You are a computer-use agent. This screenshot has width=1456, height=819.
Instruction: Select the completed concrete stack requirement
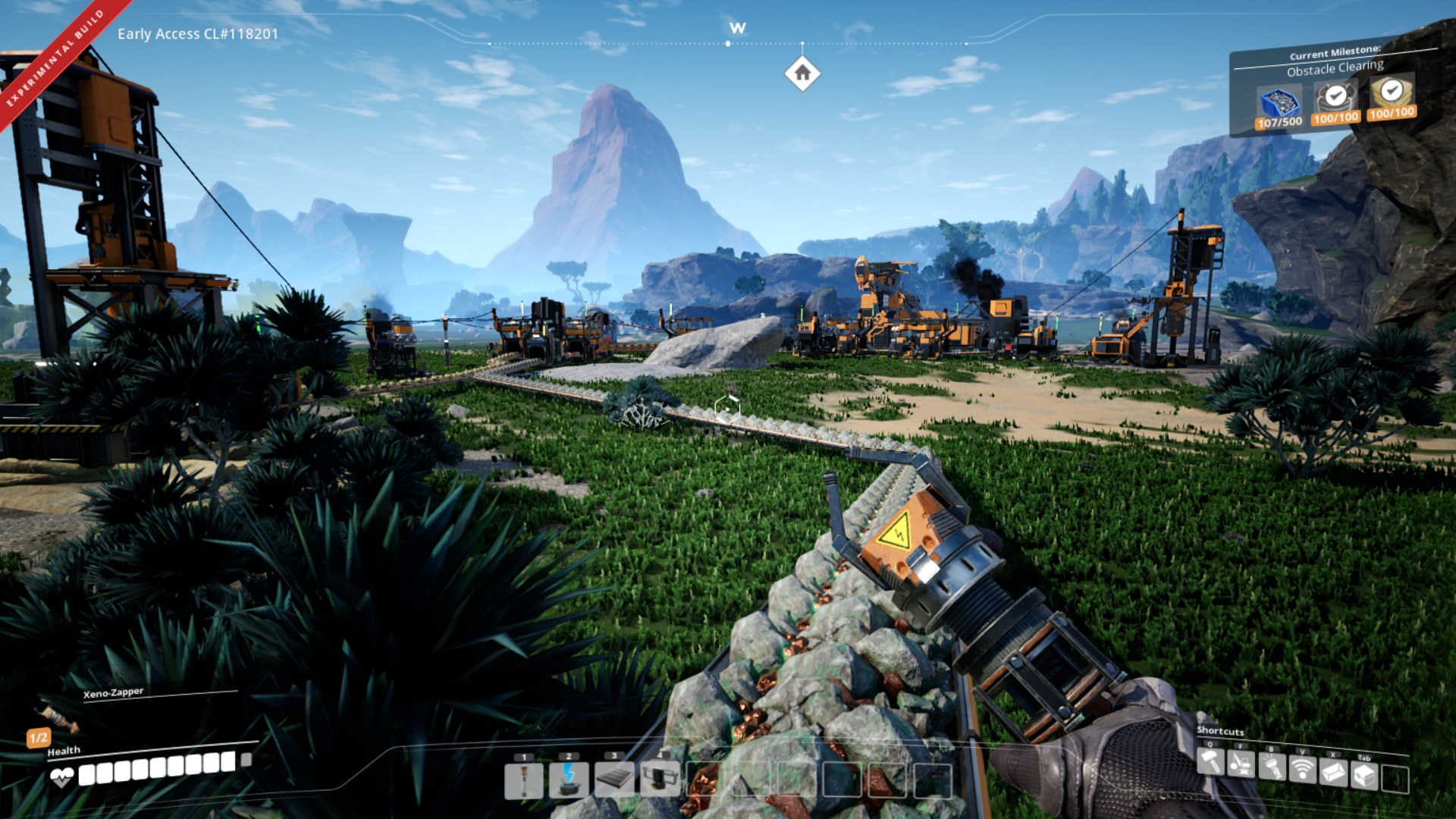[1392, 93]
